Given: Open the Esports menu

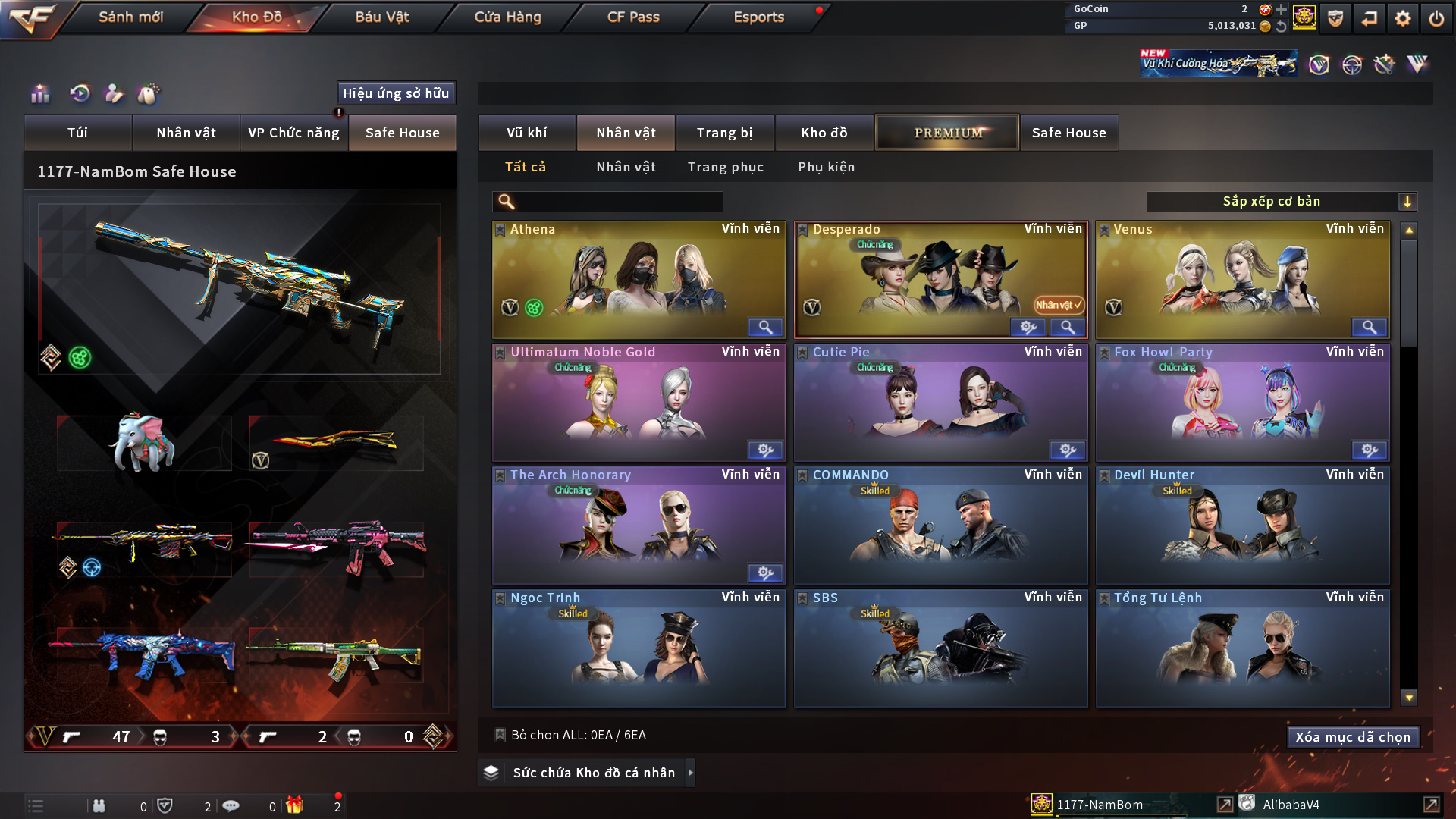Looking at the screenshot, I should [758, 17].
